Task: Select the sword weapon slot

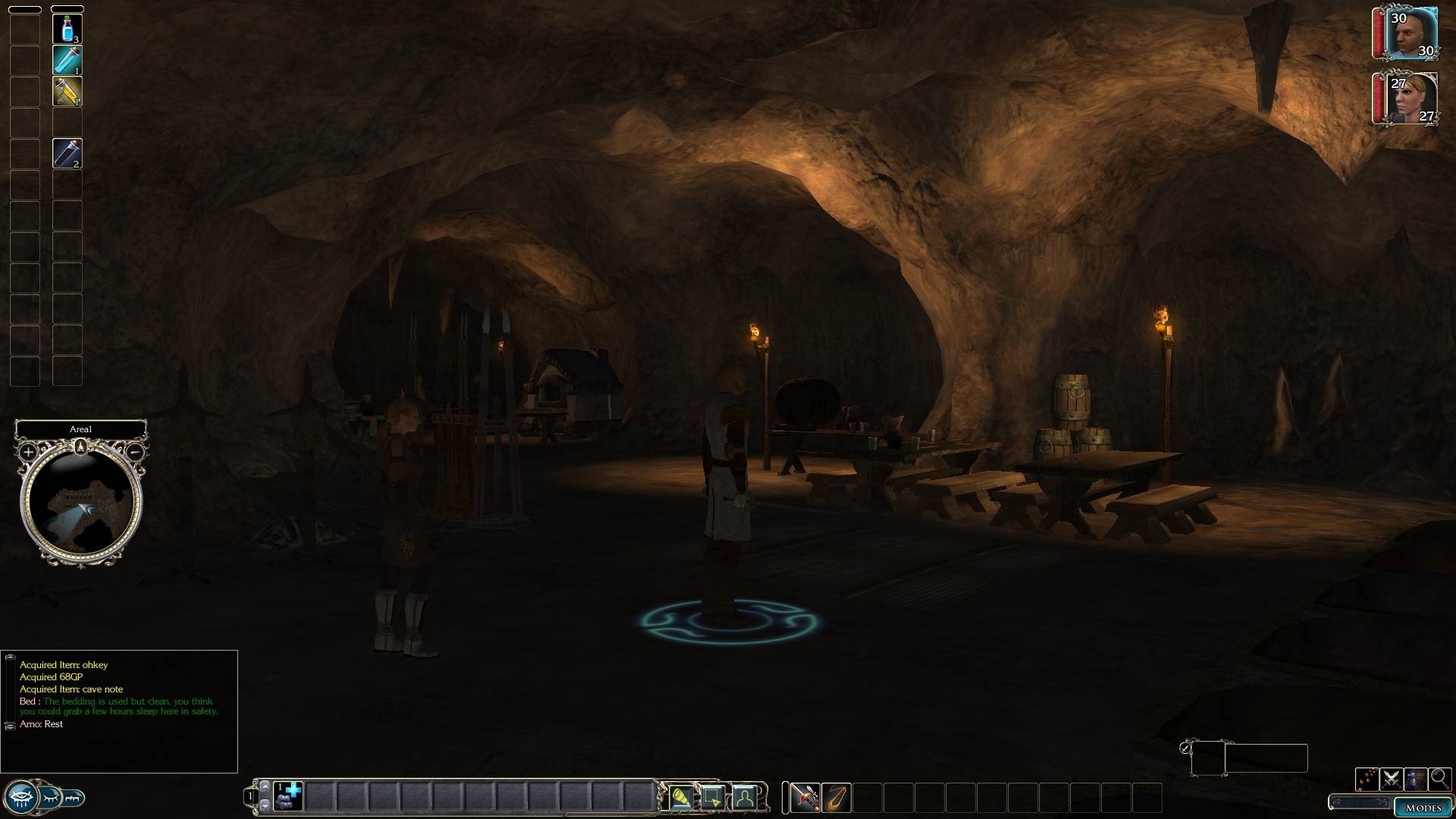Action: [x=805, y=798]
